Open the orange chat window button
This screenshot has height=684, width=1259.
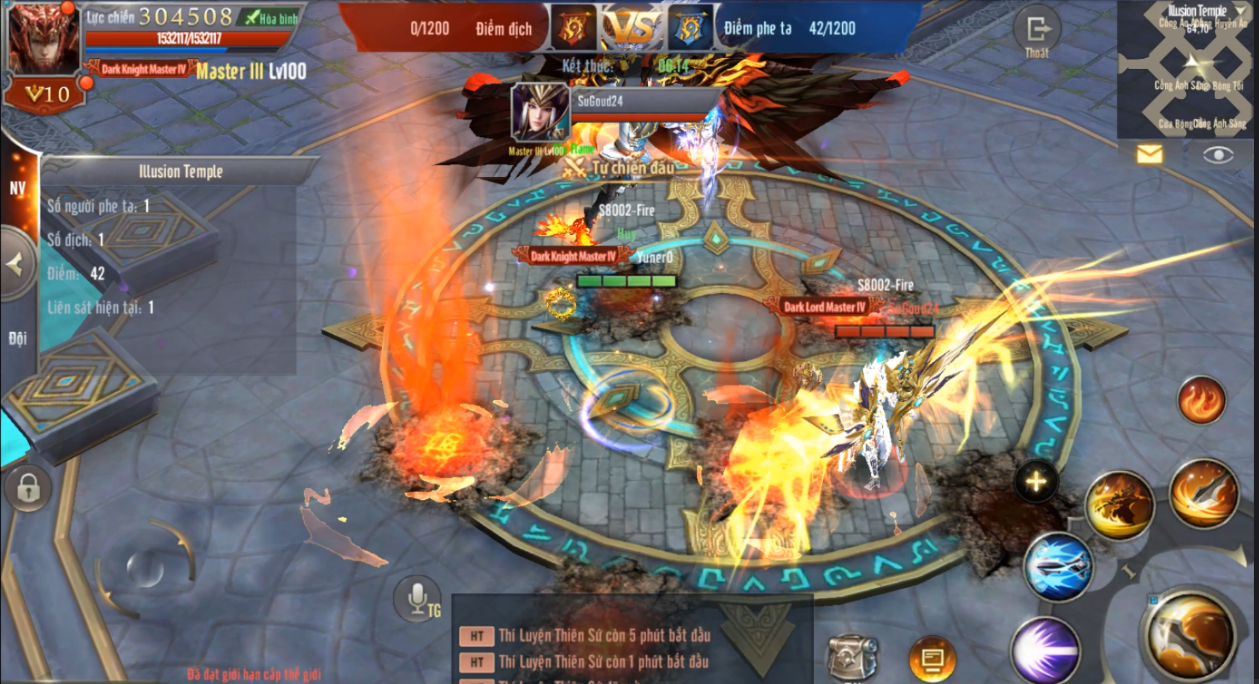pyautogui.click(x=932, y=659)
